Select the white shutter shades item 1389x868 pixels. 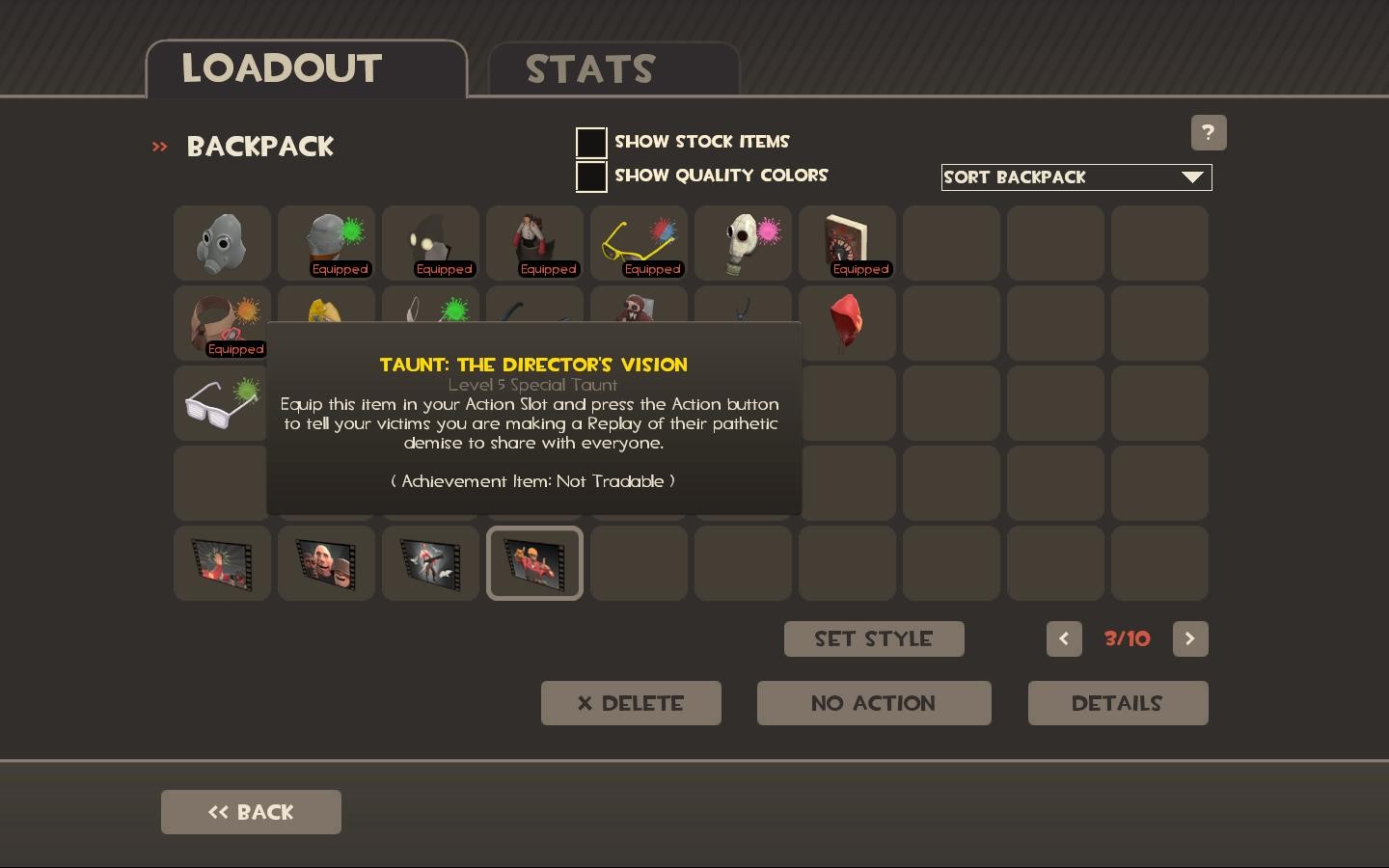222,403
